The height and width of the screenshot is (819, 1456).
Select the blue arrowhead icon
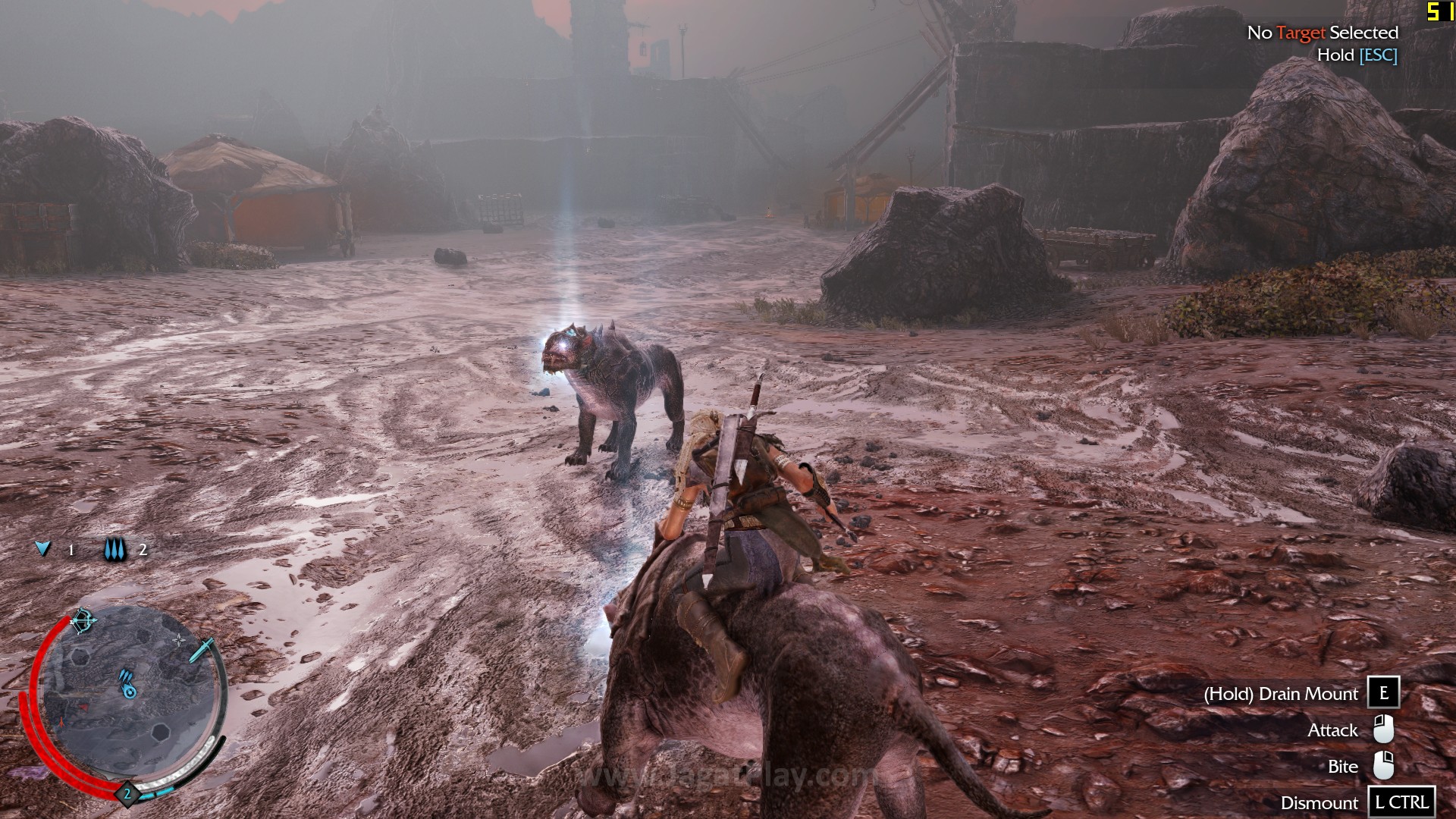coord(44,548)
